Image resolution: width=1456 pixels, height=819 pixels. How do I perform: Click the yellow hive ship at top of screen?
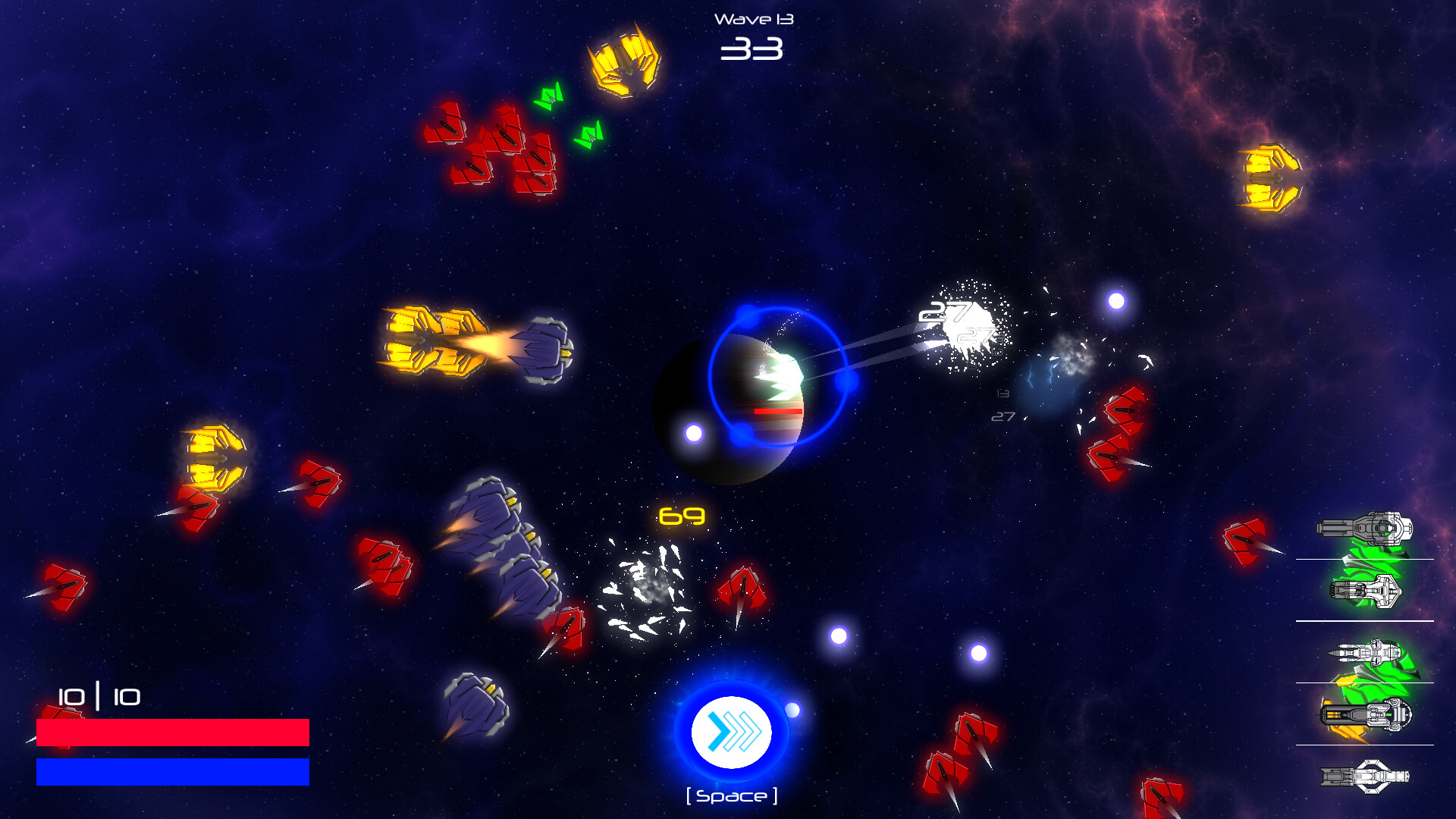[x=626, y=63]
